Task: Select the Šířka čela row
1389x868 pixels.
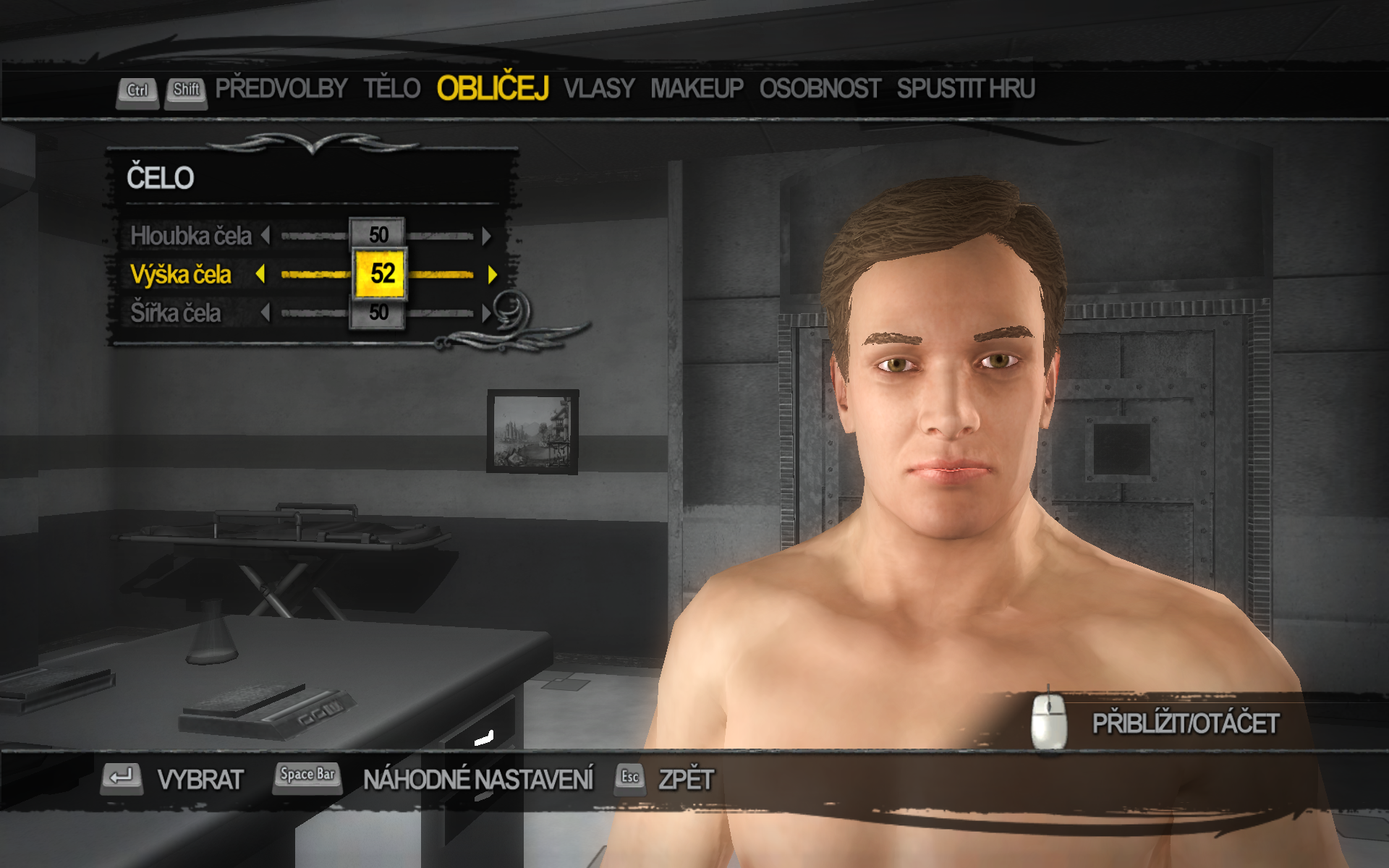Action: click(x=176, y=313)
